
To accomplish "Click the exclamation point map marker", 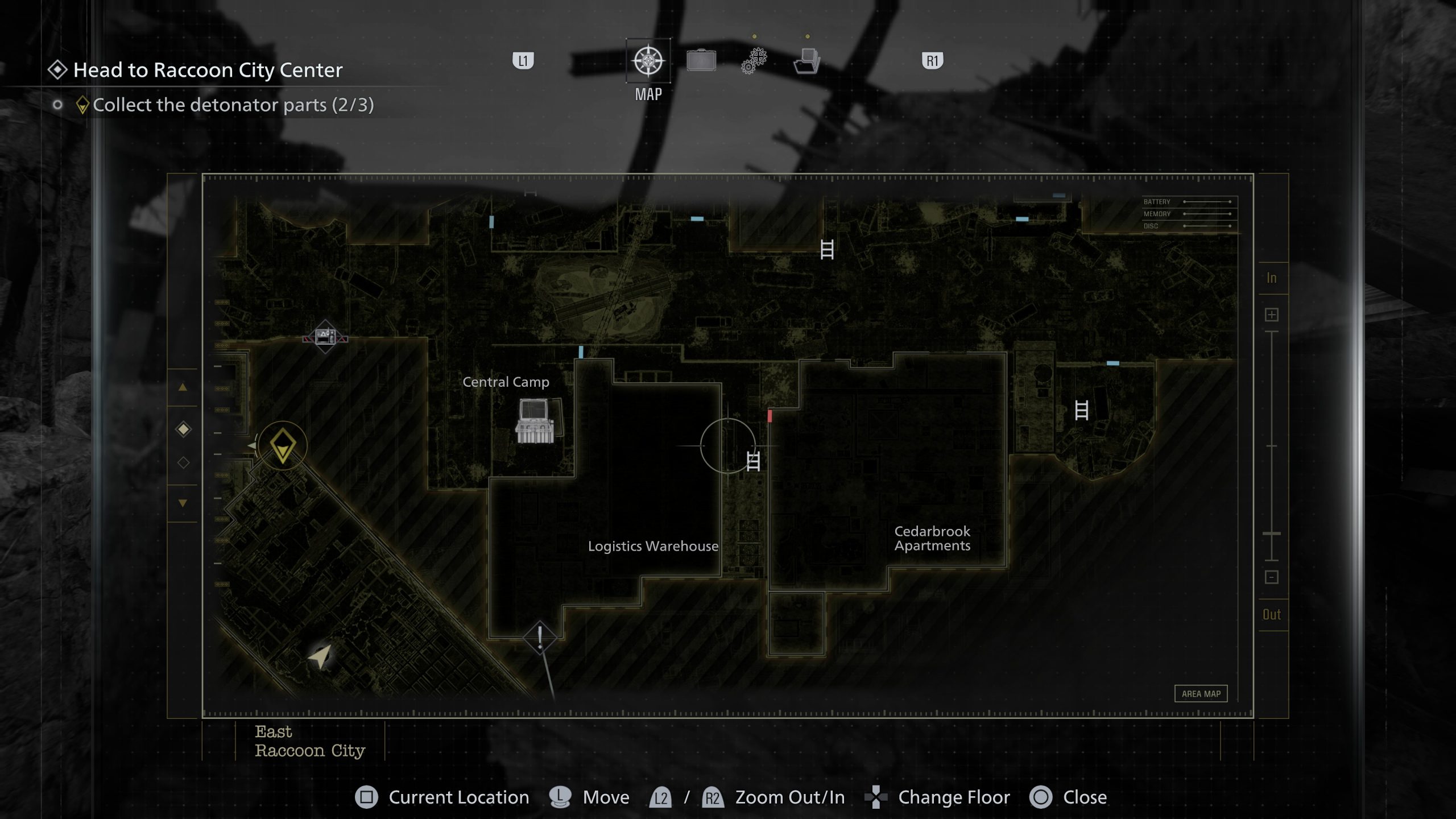I will point(540,637).
